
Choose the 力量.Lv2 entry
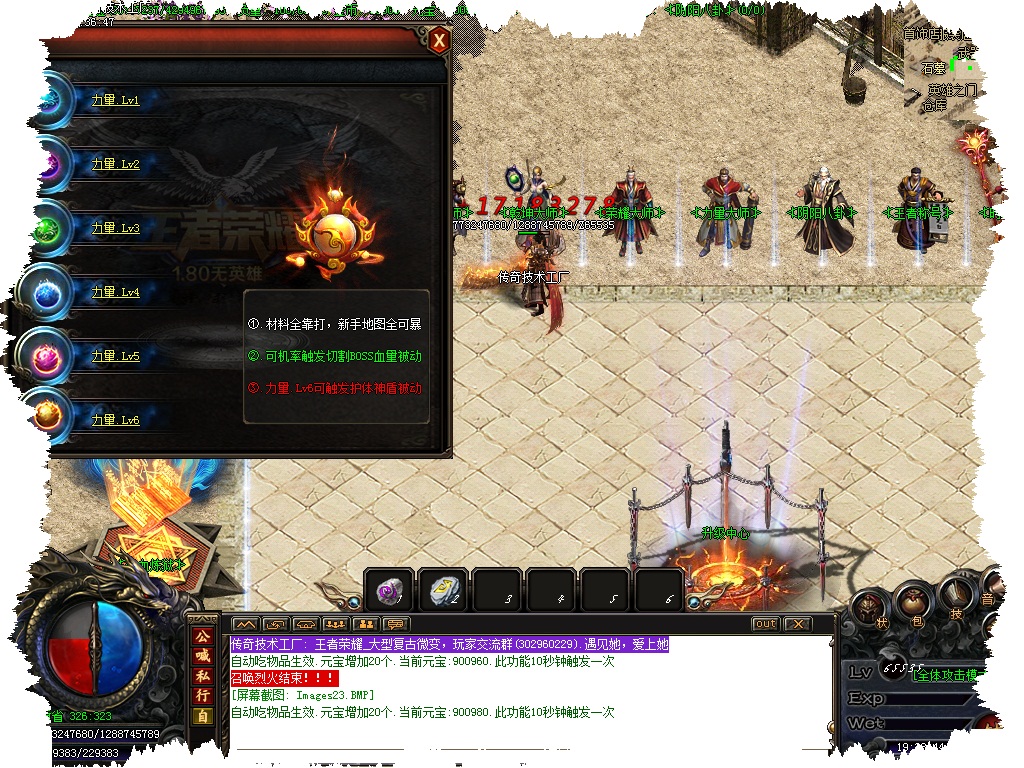point(115,165)
